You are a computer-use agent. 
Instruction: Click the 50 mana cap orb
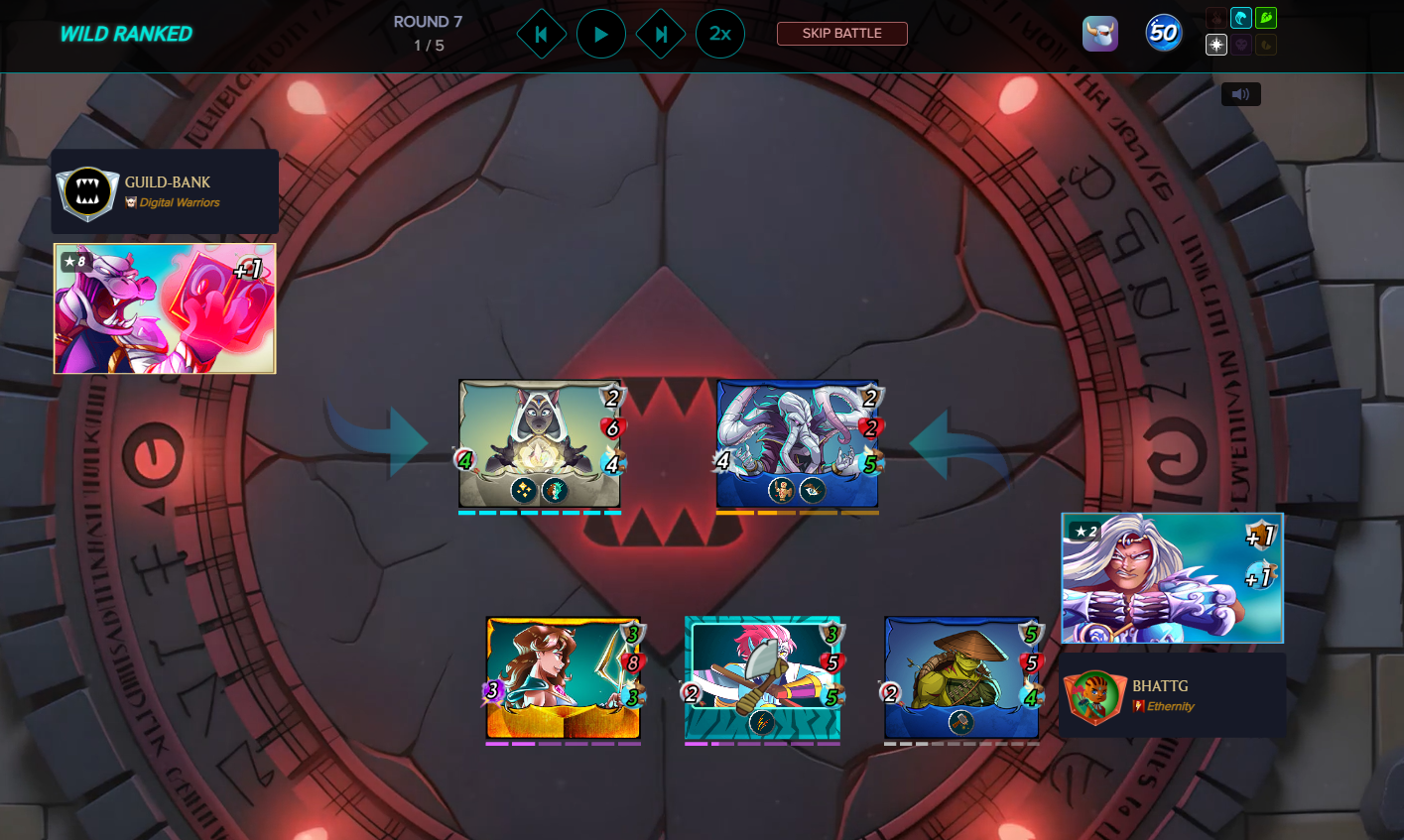point(1164,34)
